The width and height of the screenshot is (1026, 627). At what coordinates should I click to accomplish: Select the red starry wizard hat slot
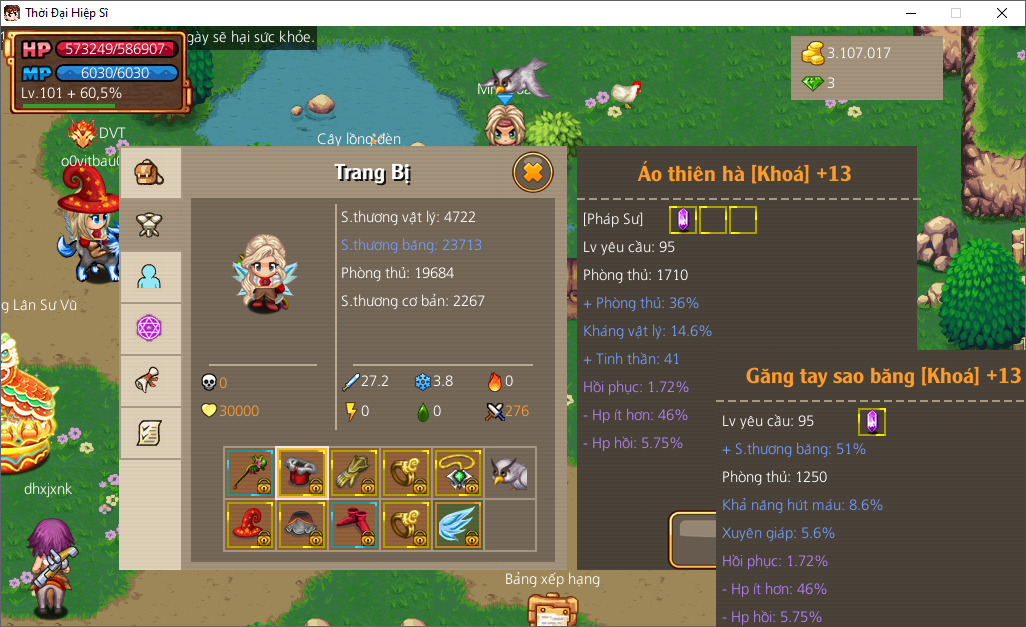250,525
